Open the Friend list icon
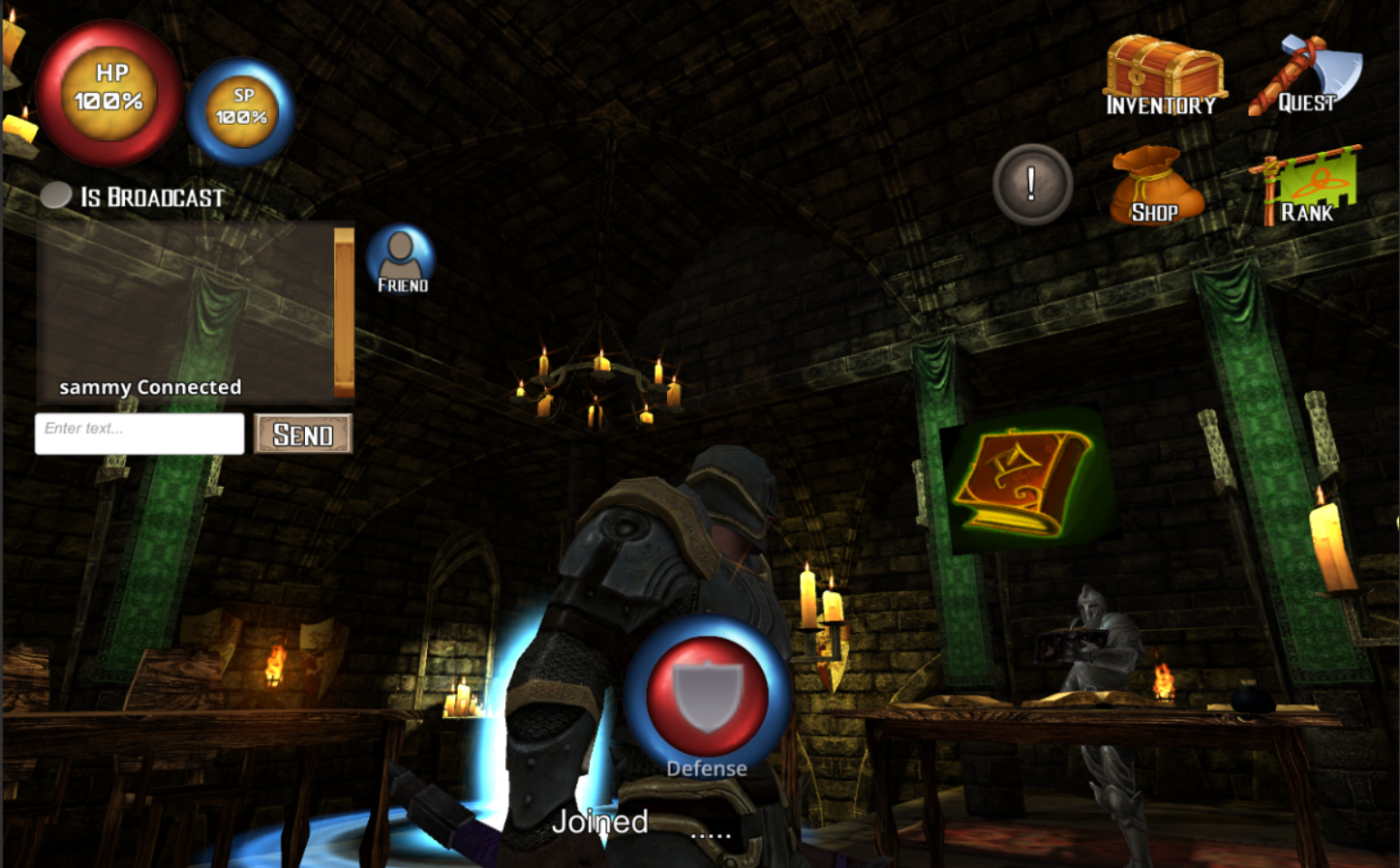 399,256
